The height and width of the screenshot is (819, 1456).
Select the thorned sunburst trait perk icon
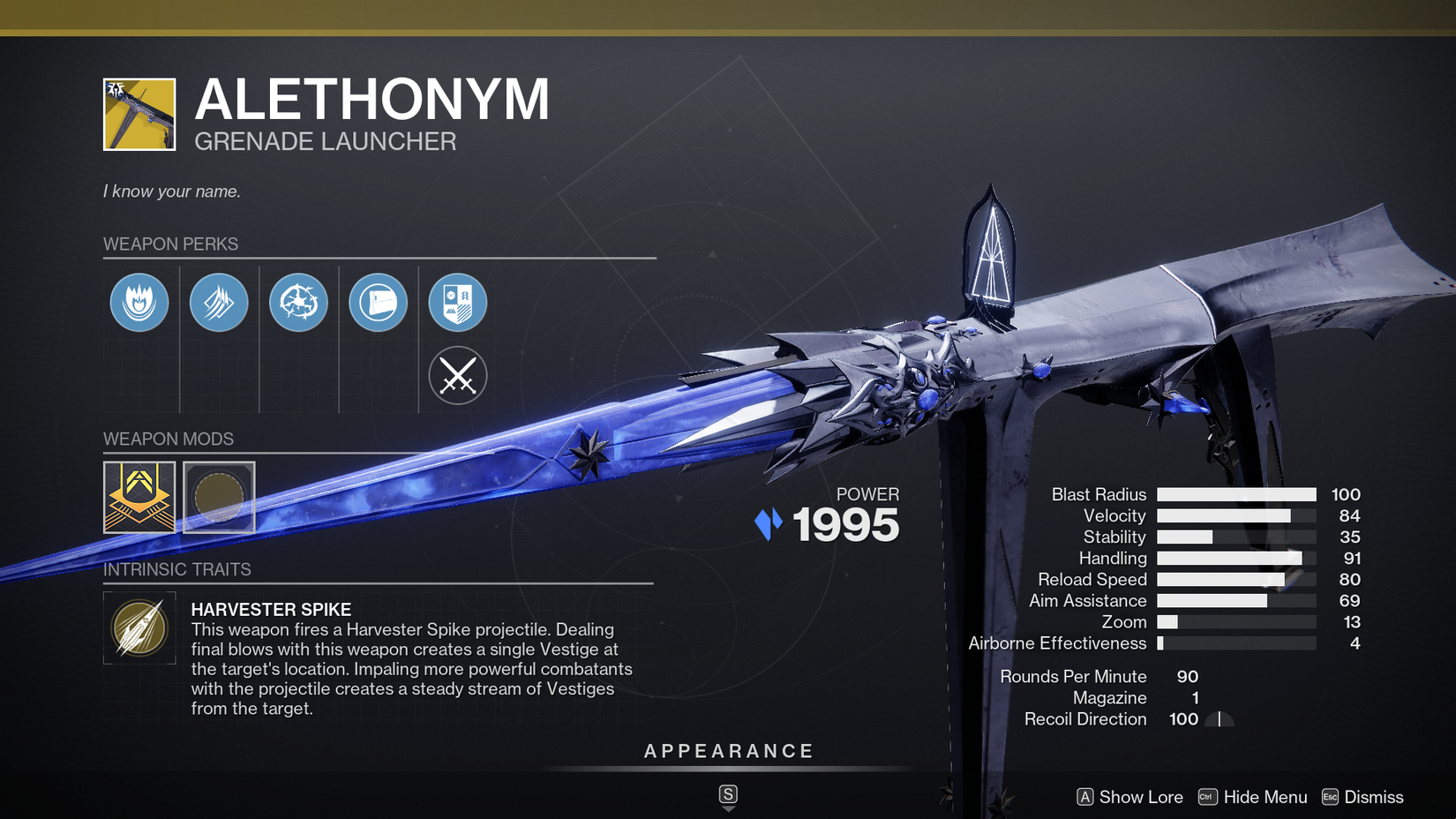(298, 302)
